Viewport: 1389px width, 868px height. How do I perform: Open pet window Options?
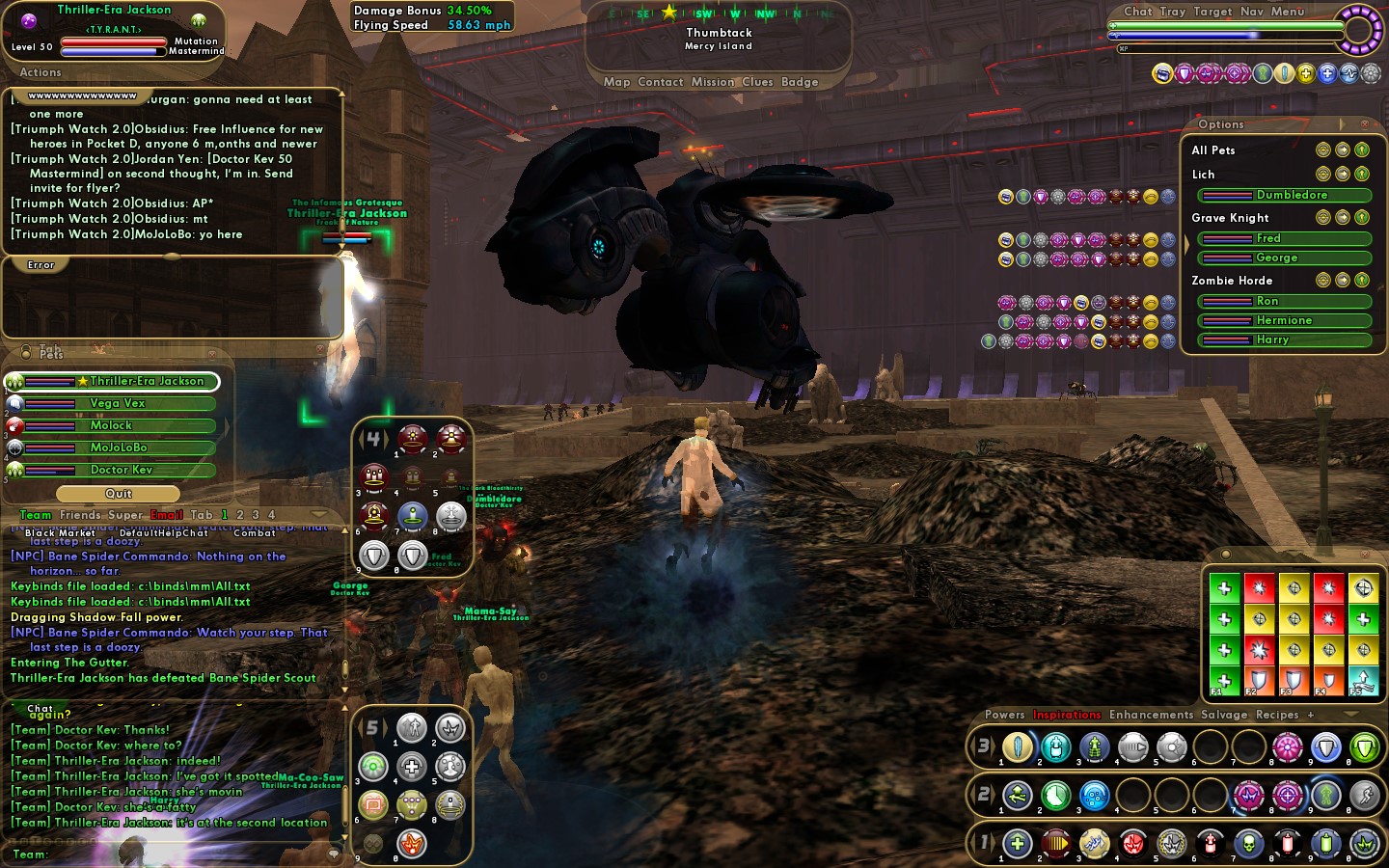[1221, 124]
